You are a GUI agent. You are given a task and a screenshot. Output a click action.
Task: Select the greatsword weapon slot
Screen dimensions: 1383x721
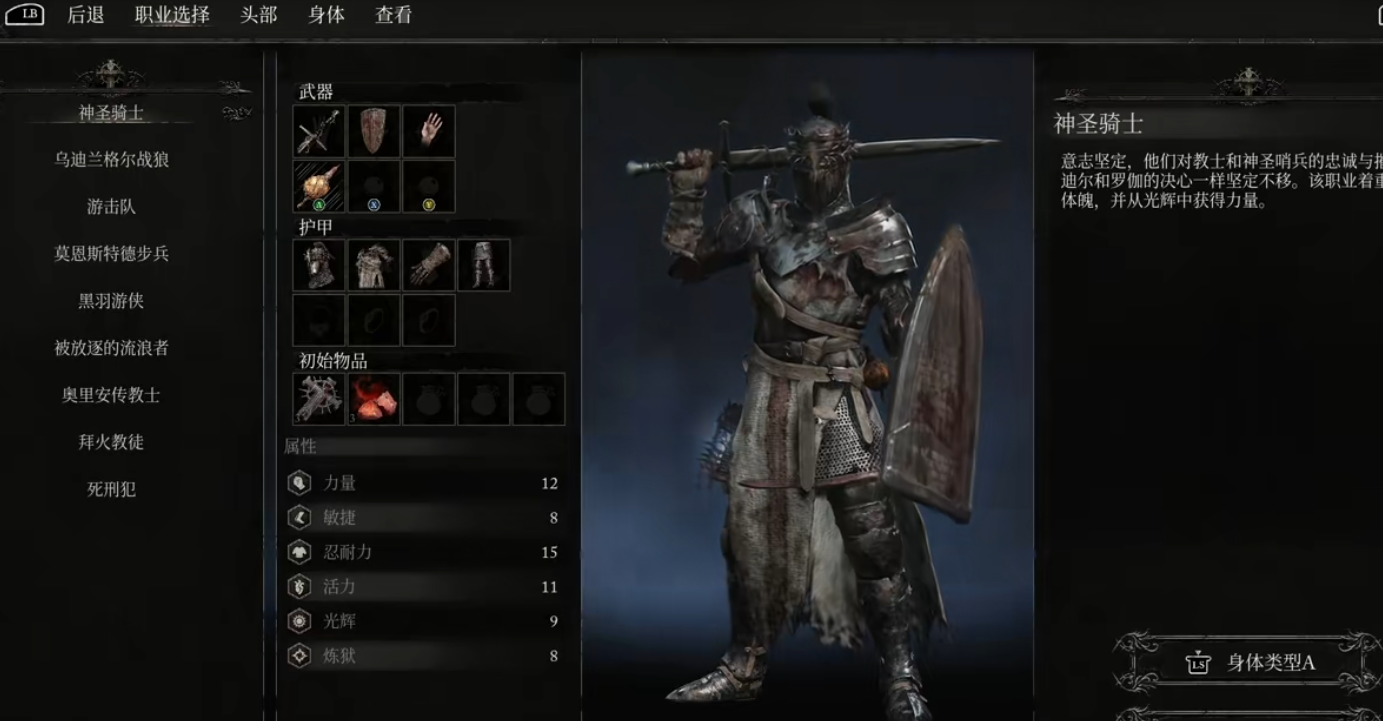point(318,131)
